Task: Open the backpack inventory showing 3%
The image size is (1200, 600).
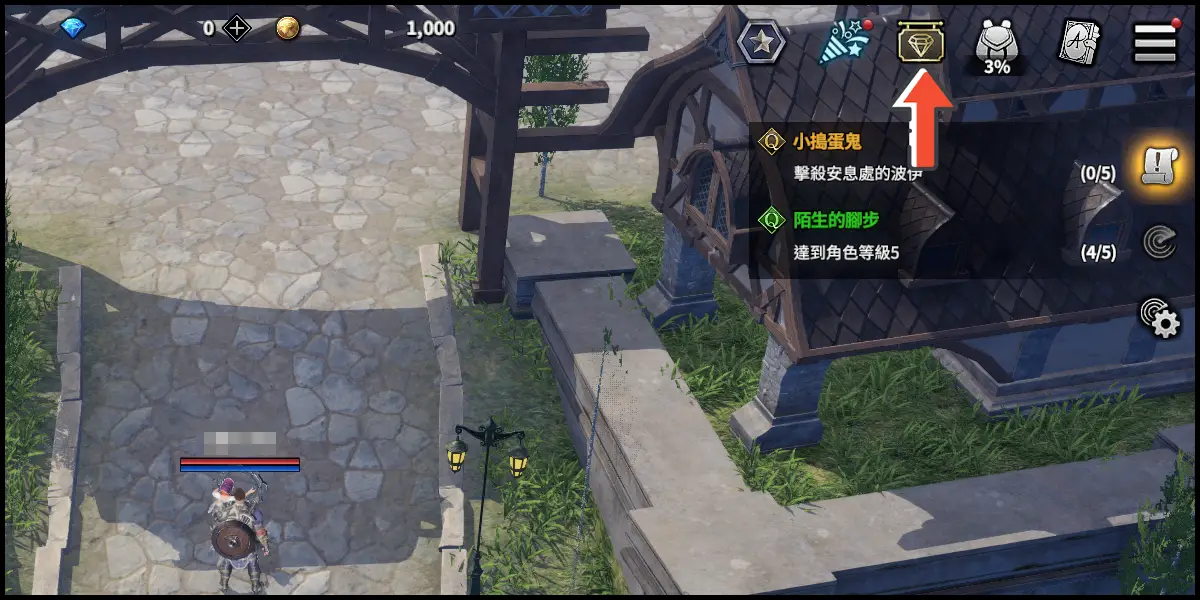Action: click(996, 45)
